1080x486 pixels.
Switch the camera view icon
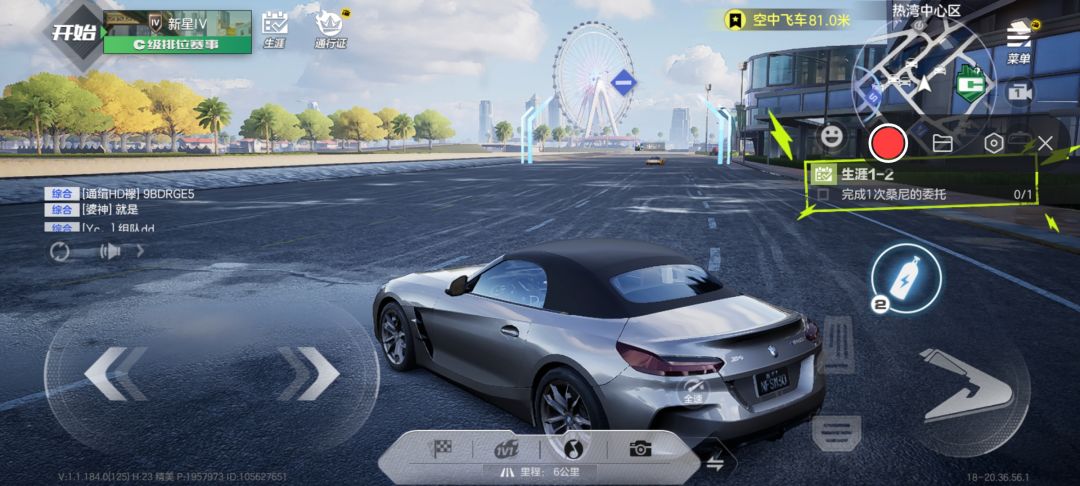(1019, 93)
